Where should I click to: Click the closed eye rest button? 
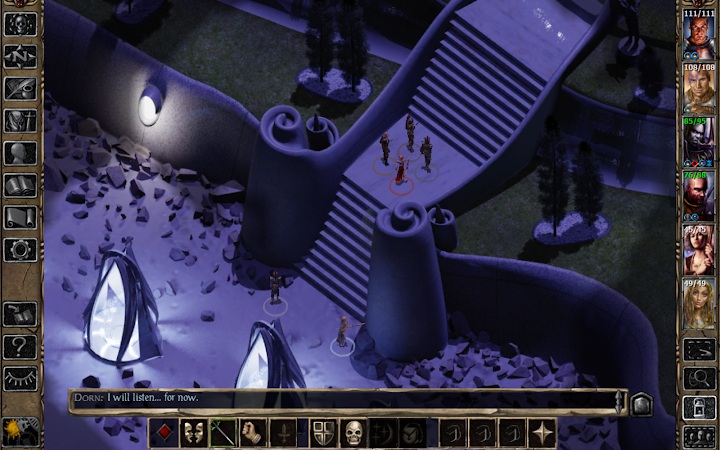pyautogui.click(x=20, y=378)
